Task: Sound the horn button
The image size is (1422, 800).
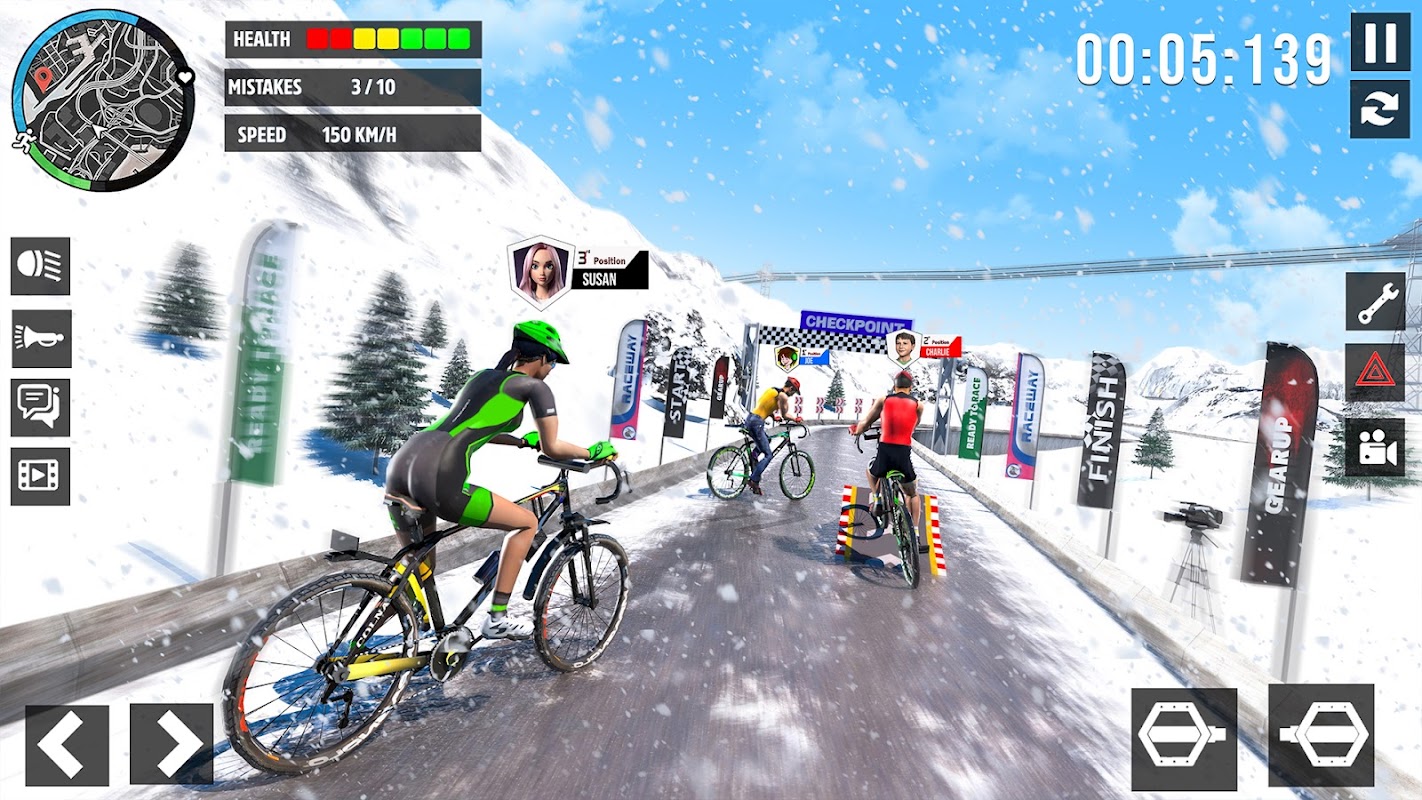Action: pyautogui.click(x=41, y=338)
